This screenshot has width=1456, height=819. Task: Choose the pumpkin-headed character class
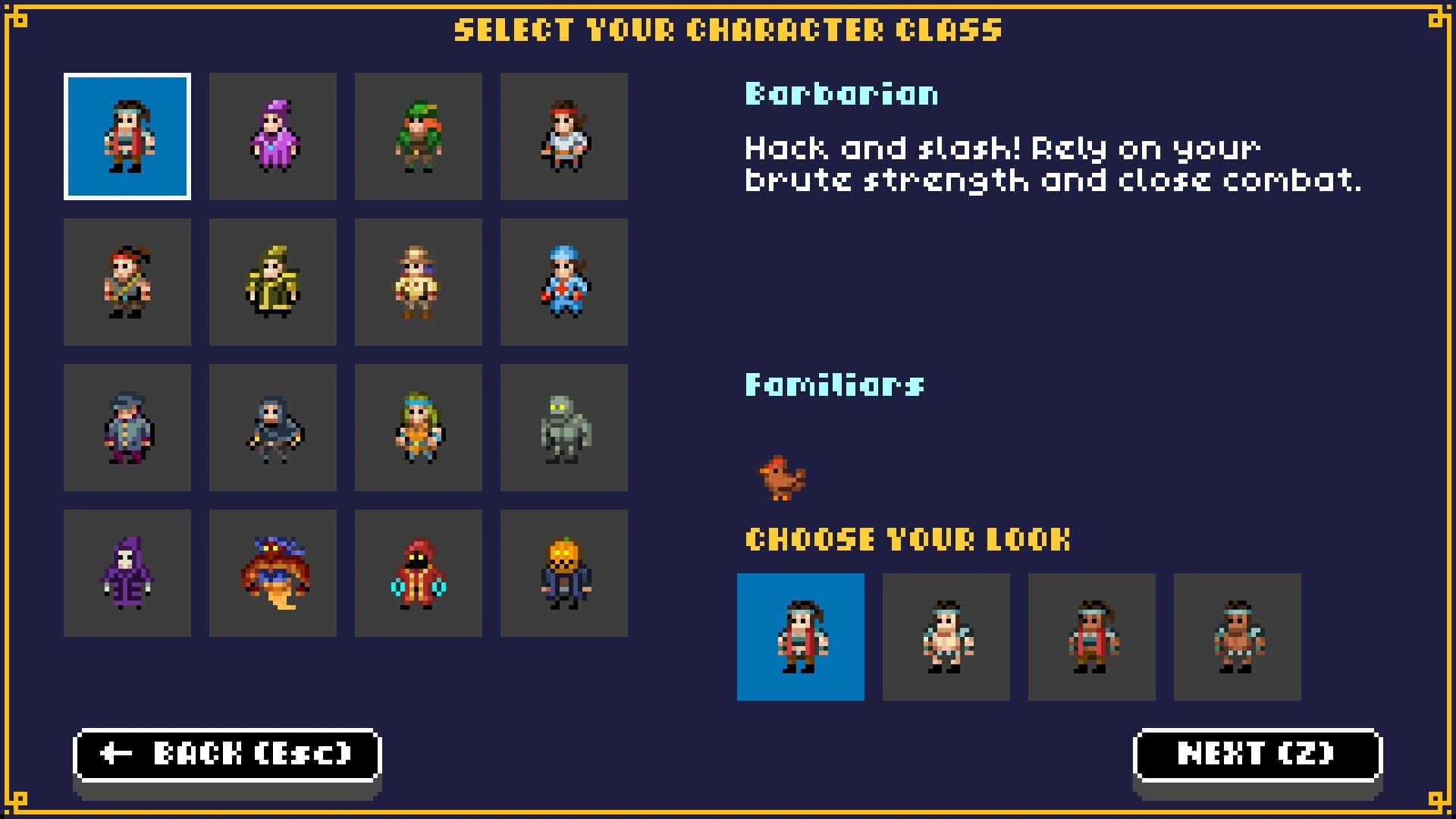click(x=564, y=573)
